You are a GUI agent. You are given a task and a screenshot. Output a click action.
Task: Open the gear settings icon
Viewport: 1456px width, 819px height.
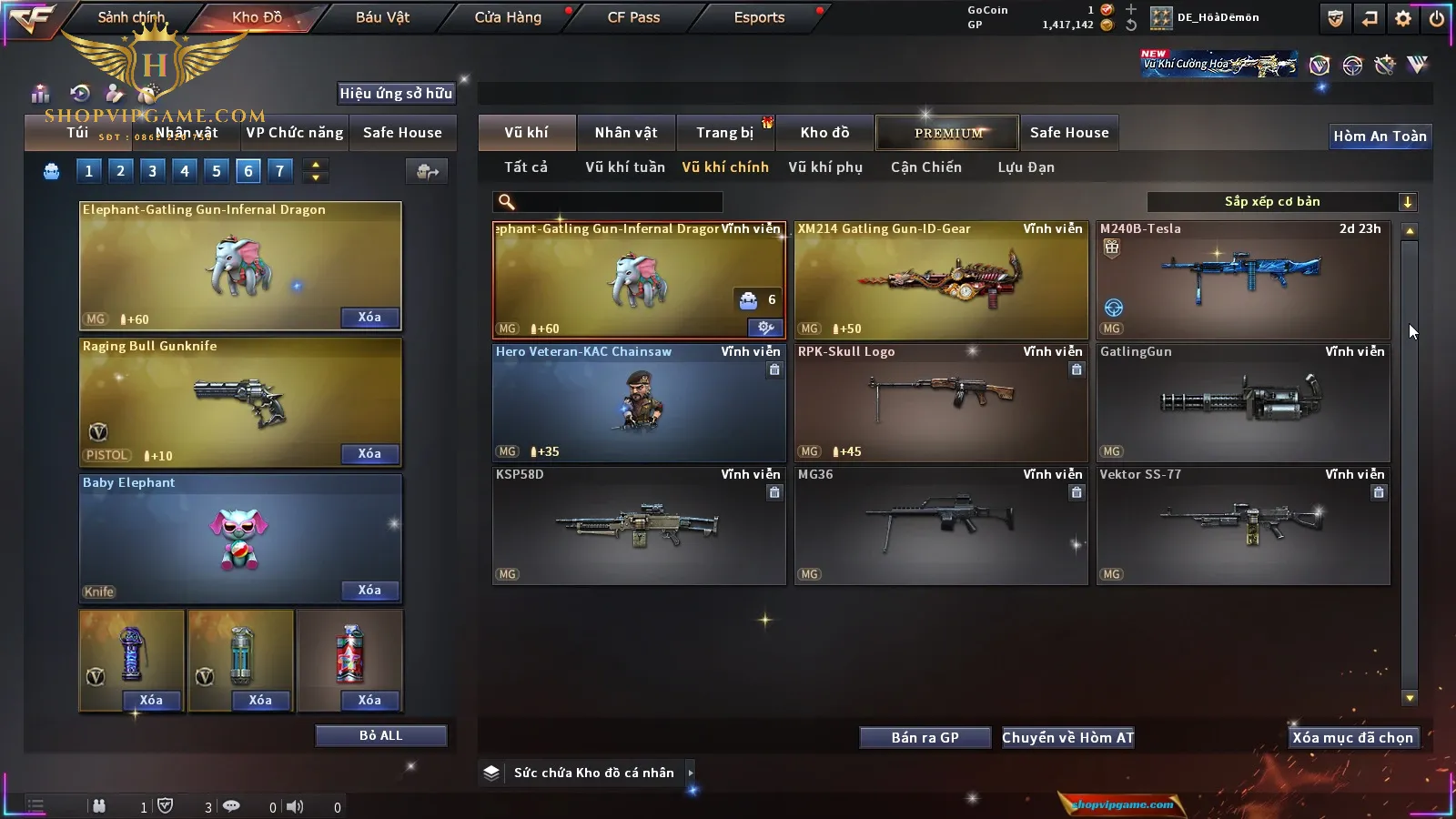coord(1403,18)
